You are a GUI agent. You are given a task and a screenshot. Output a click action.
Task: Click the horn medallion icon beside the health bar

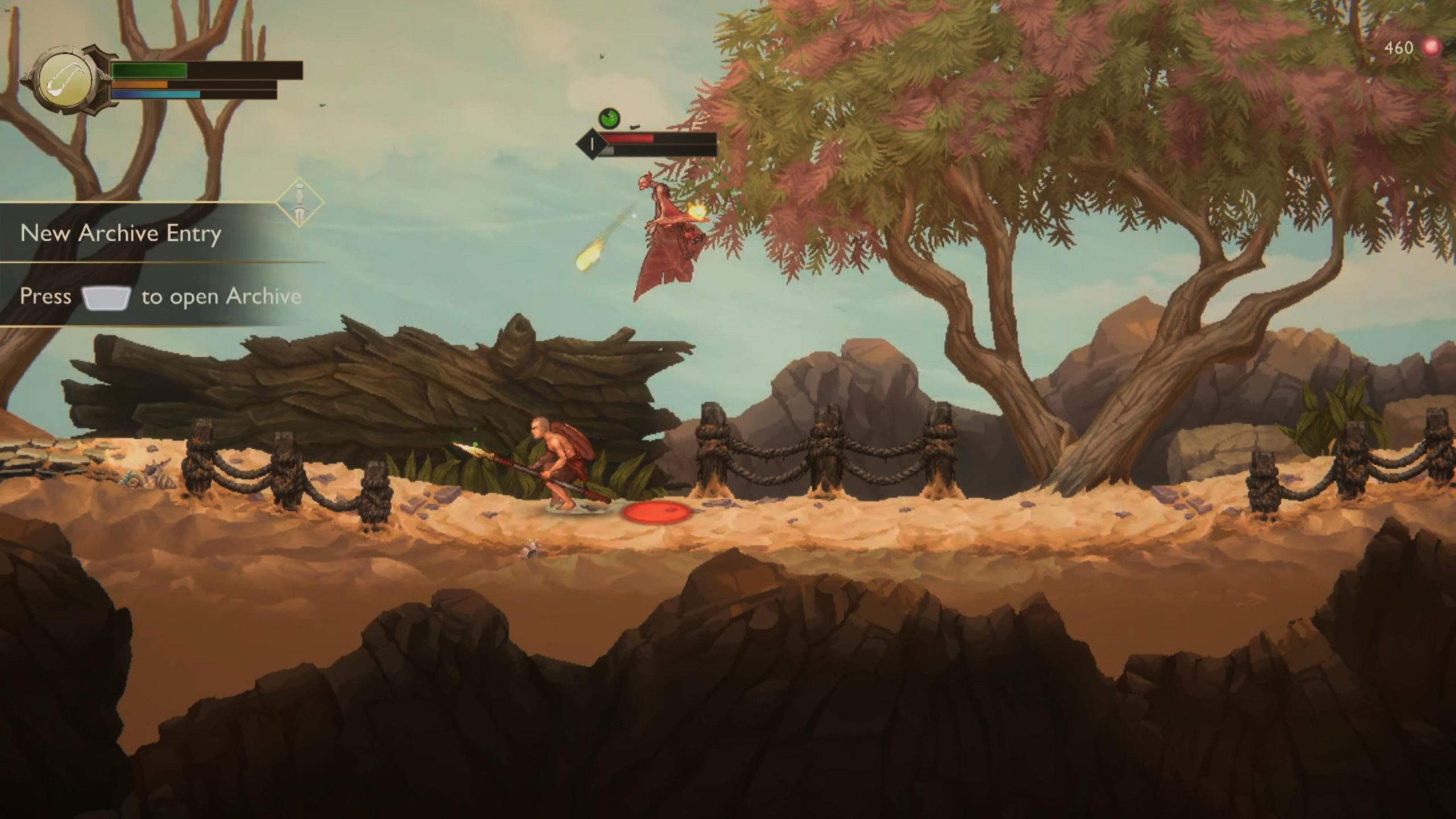tap(65, 80)
